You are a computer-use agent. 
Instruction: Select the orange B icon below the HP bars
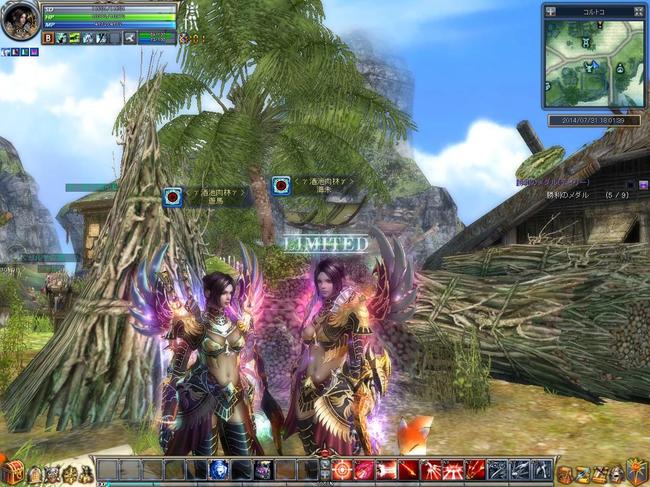click(x=47, y=38)
